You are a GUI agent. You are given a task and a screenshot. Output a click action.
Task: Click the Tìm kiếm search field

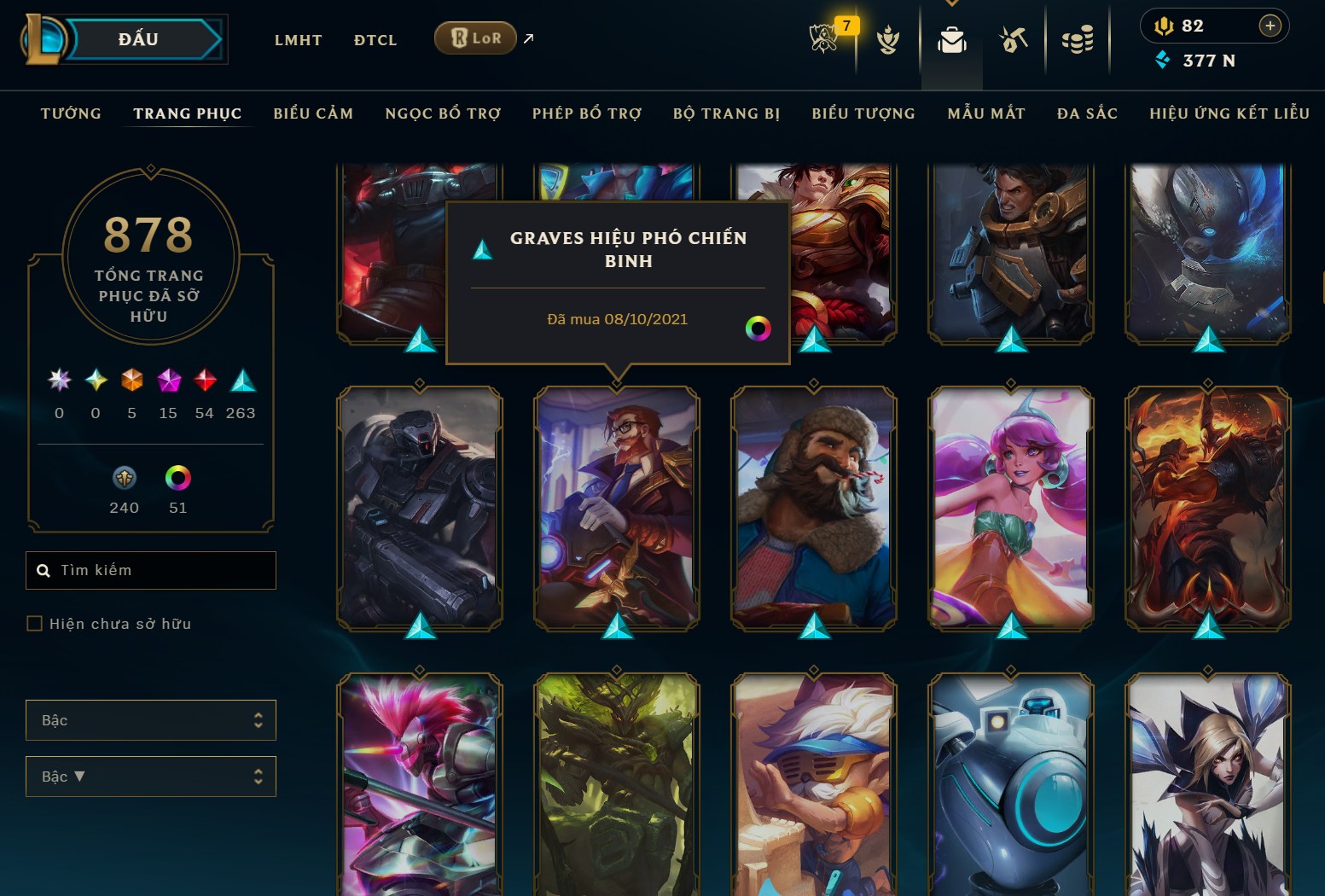(151, 570)
